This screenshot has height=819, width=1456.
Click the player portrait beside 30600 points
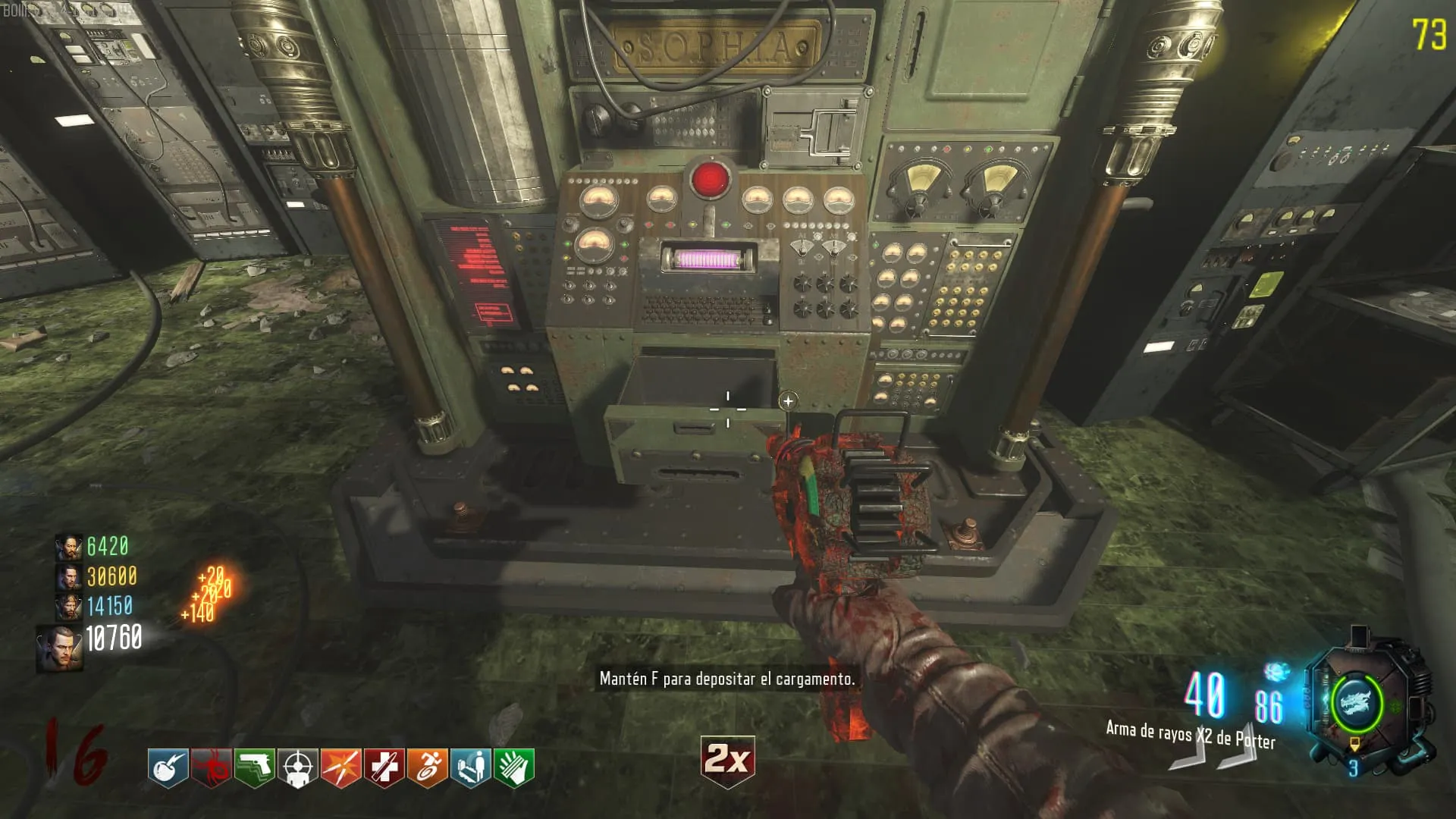[69, 577]
